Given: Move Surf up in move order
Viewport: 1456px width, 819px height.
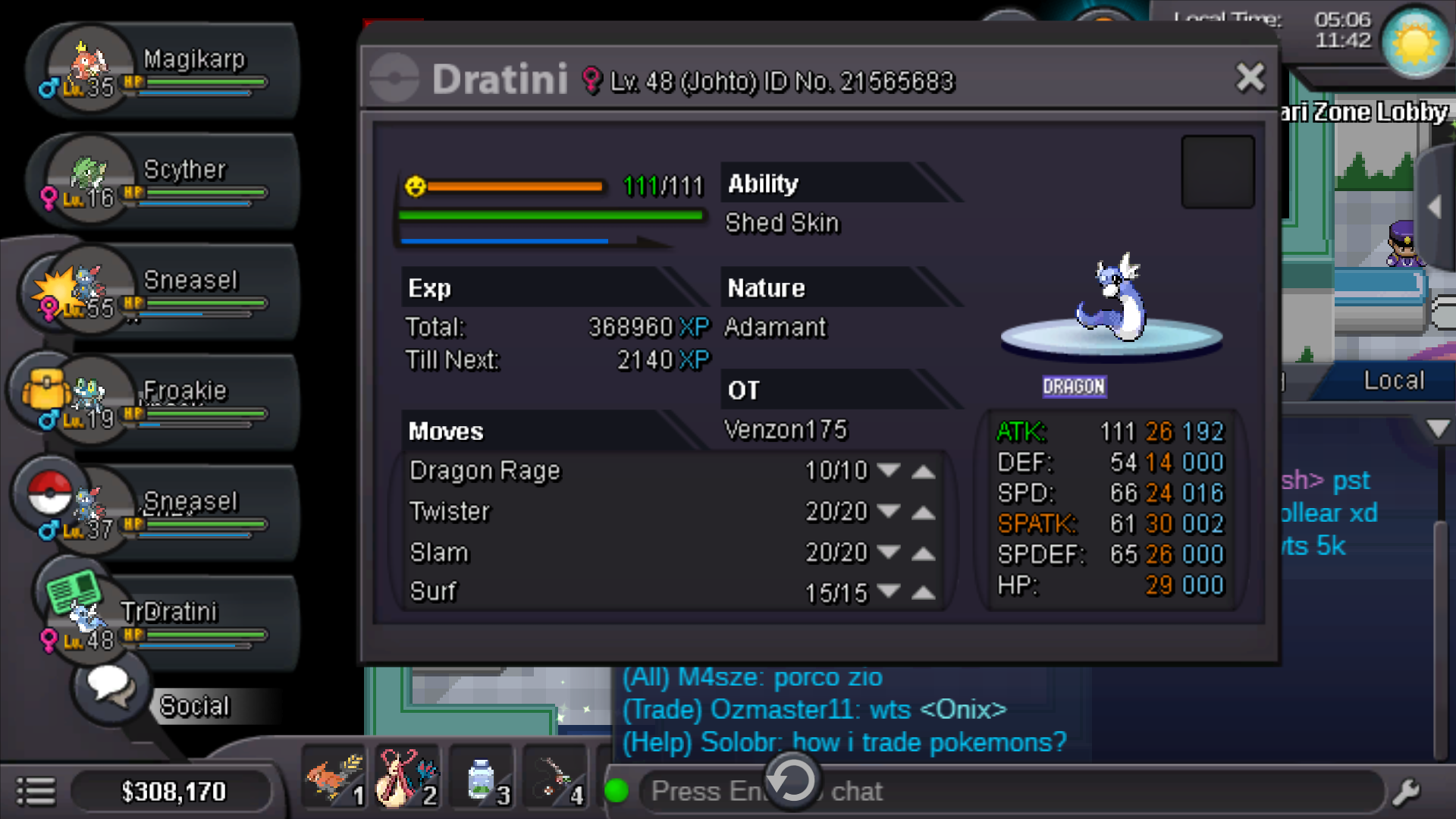Looking at the screenshot, I should coord(923,592).
